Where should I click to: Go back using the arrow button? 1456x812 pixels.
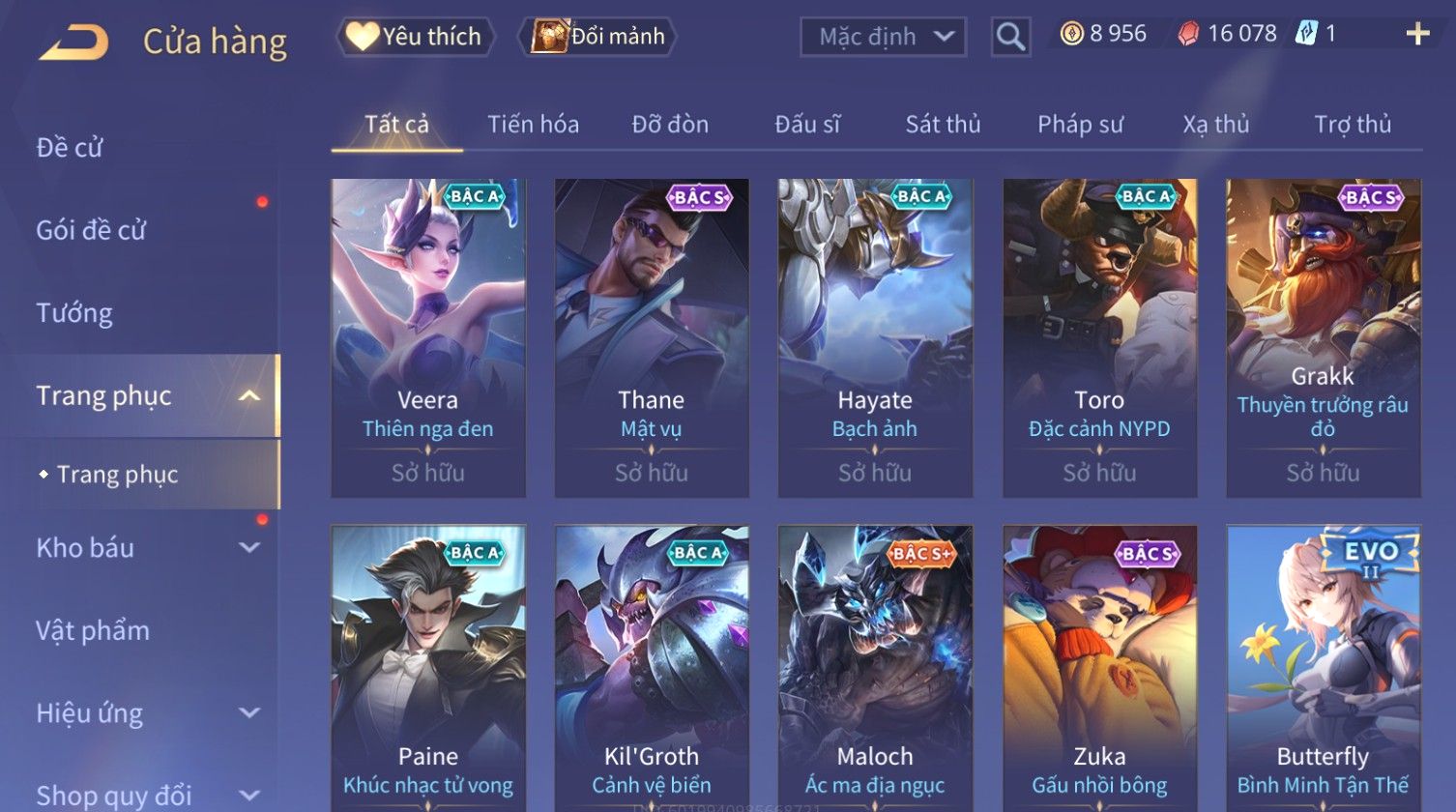73,43
